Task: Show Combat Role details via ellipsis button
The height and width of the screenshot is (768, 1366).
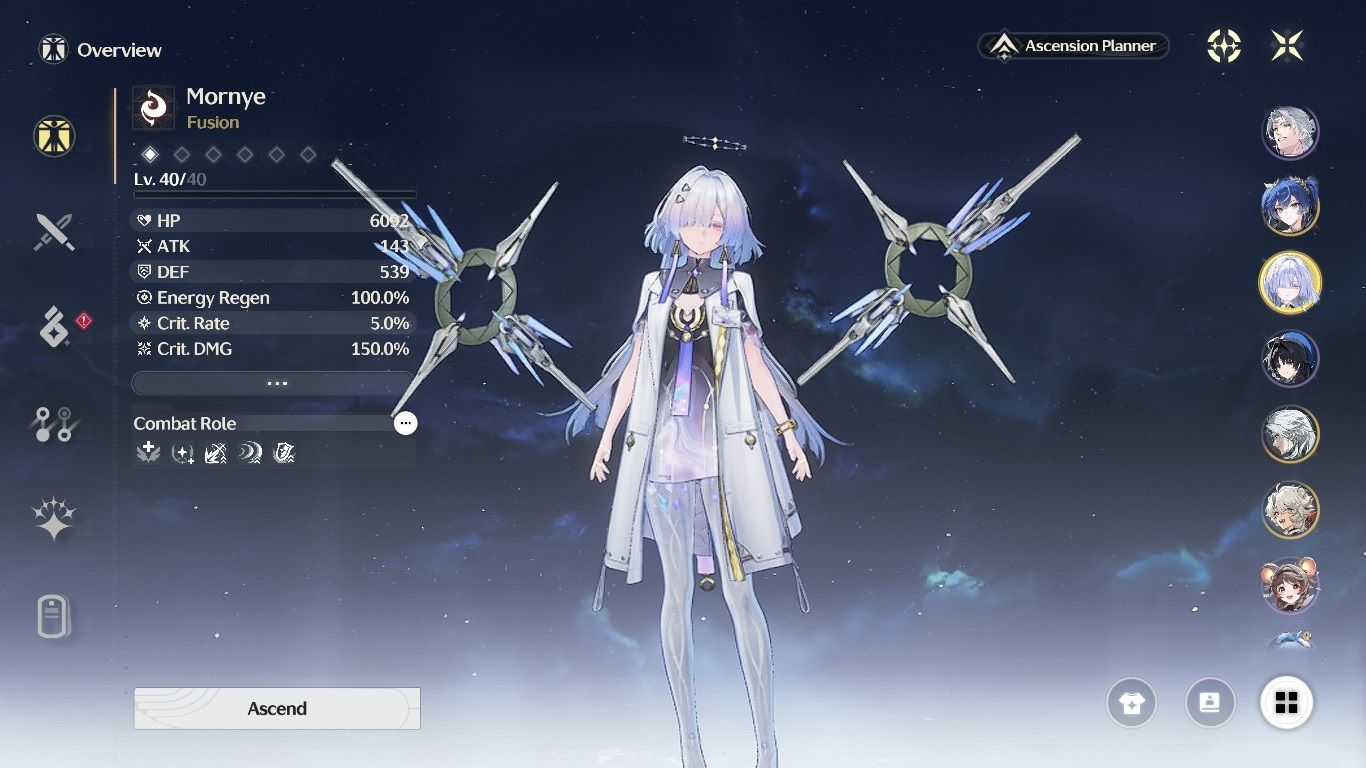Action: click(x=405, y=423)
